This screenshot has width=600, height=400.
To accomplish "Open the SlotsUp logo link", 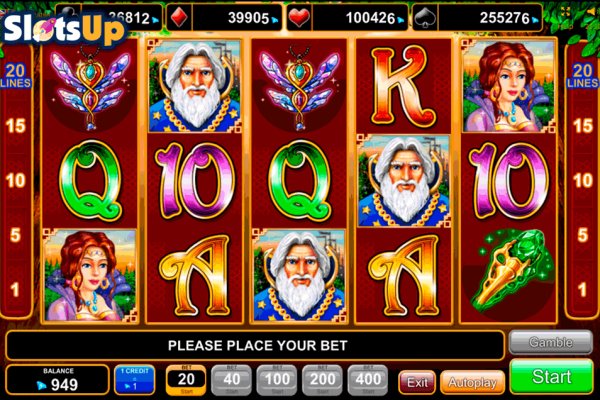I will click(x=63, y=27).
